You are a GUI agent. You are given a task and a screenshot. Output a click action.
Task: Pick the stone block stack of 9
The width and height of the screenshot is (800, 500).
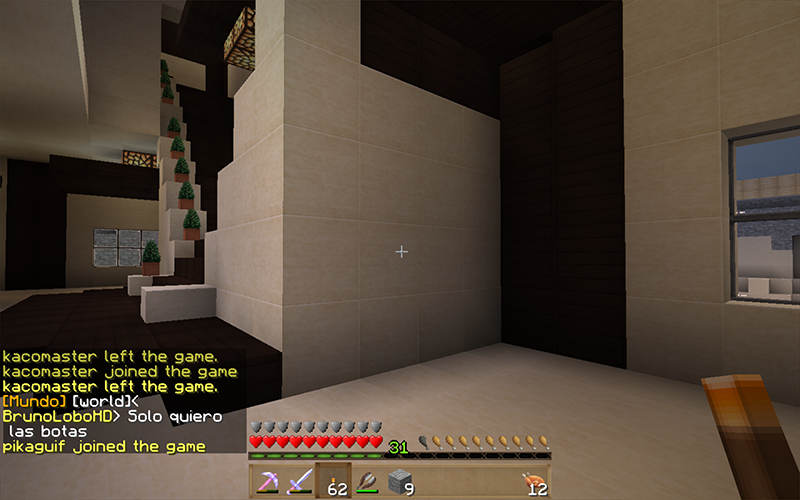pyautogui.click(x=400, y=481)
